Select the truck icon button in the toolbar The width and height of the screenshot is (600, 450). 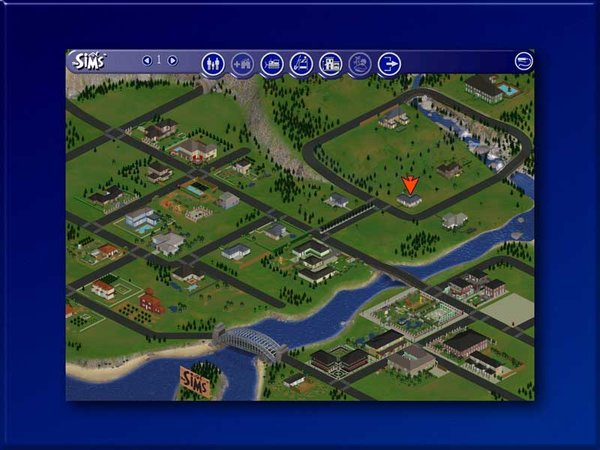click(271, 64)
